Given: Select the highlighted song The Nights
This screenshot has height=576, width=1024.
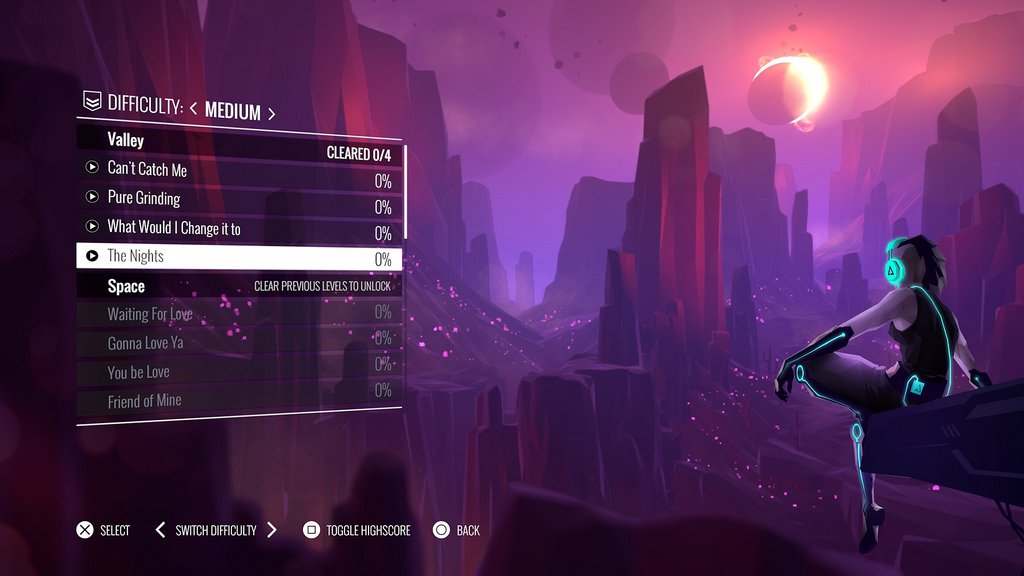Looking at the screenshot, I should pyautogui.click(x=136, y=257).
